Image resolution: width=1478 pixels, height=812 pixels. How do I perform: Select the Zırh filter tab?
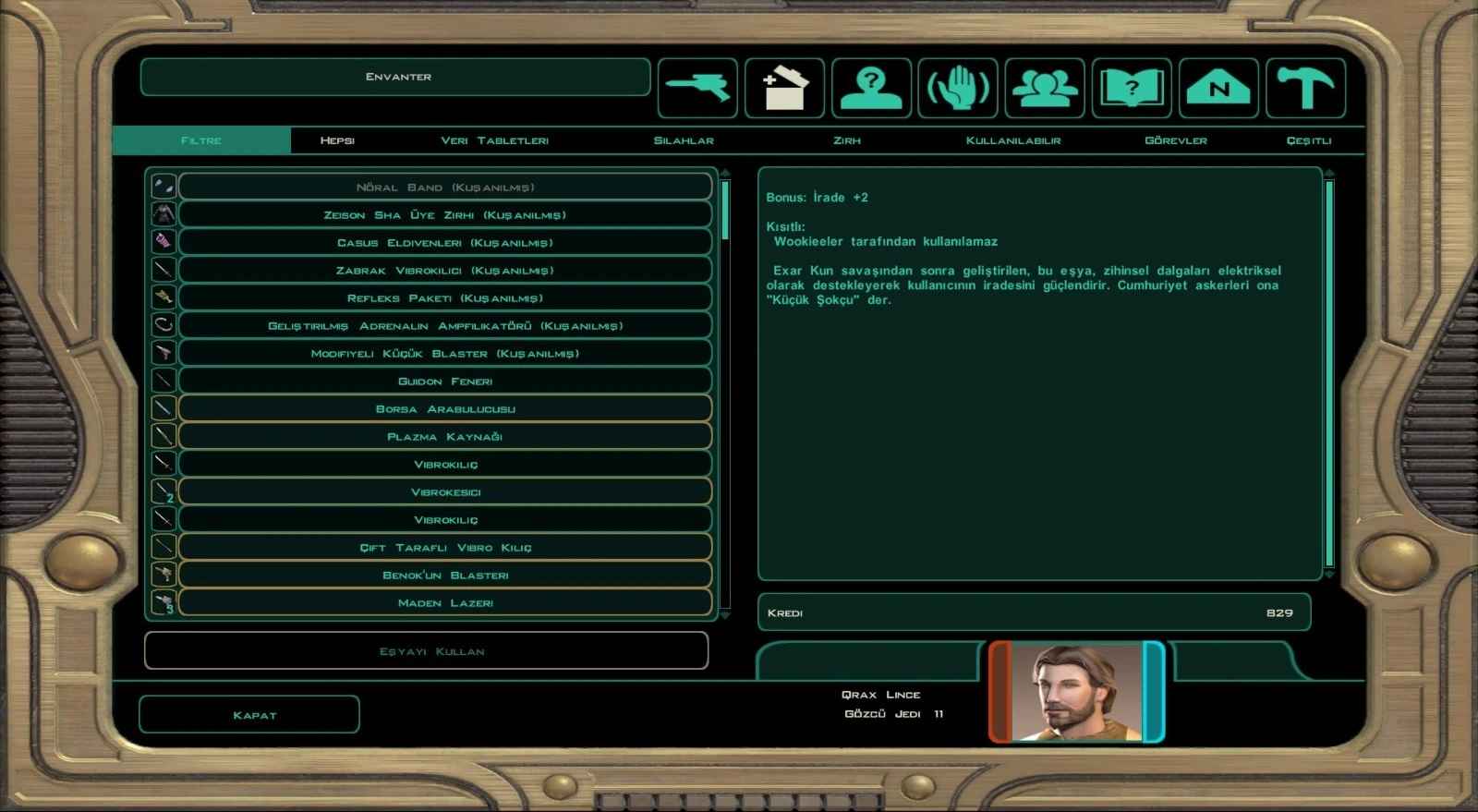point(846,140)
